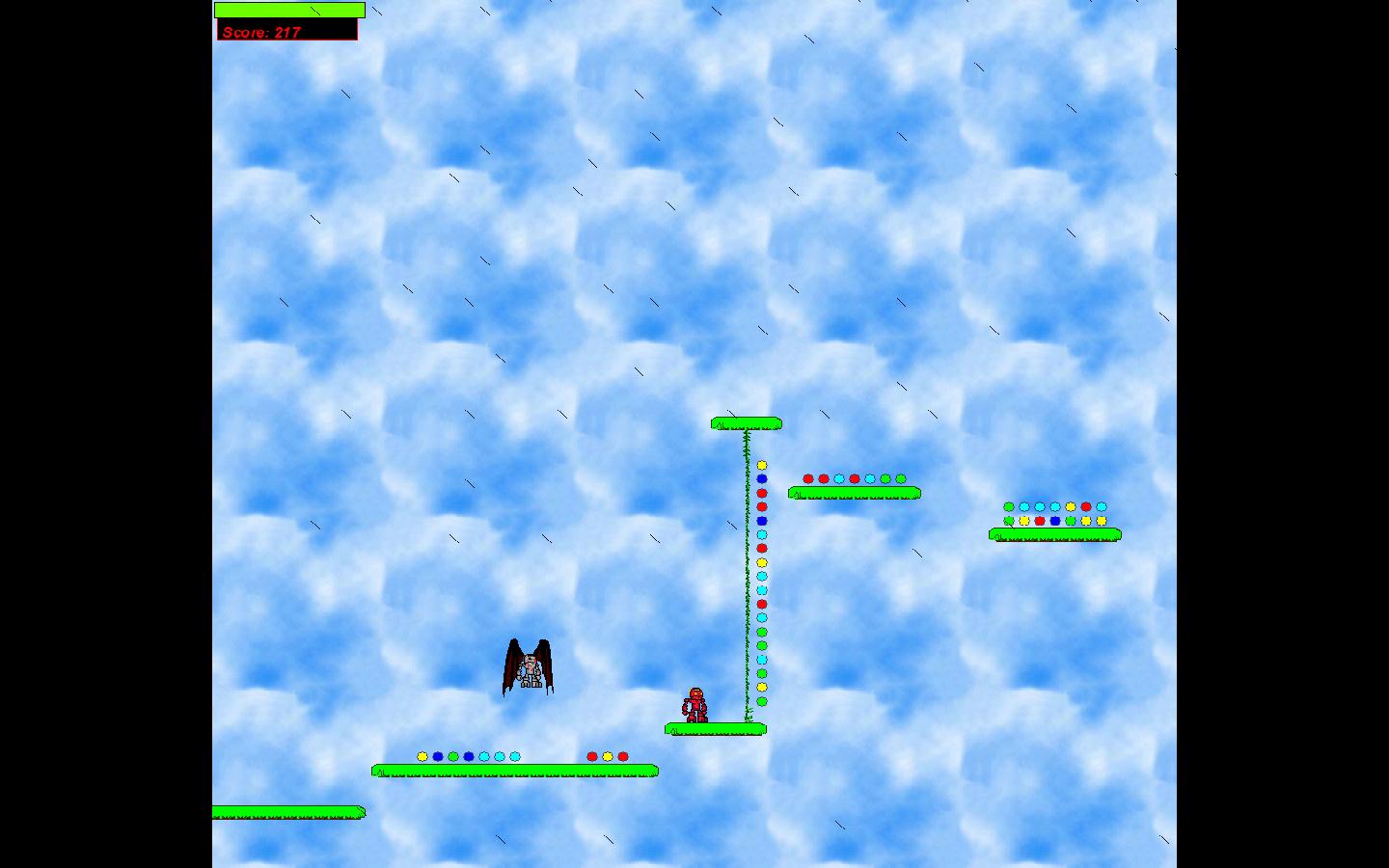
Task: Click the middle-right platform under the dot row
Action: pyautogui.click(x=853, y=493)
